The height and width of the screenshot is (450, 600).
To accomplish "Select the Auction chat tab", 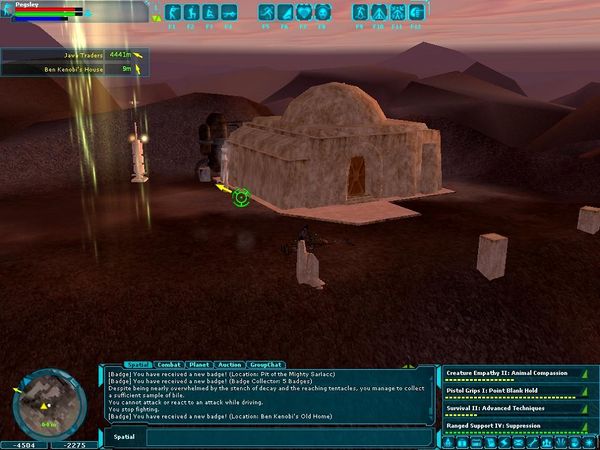I will (230, 365).
